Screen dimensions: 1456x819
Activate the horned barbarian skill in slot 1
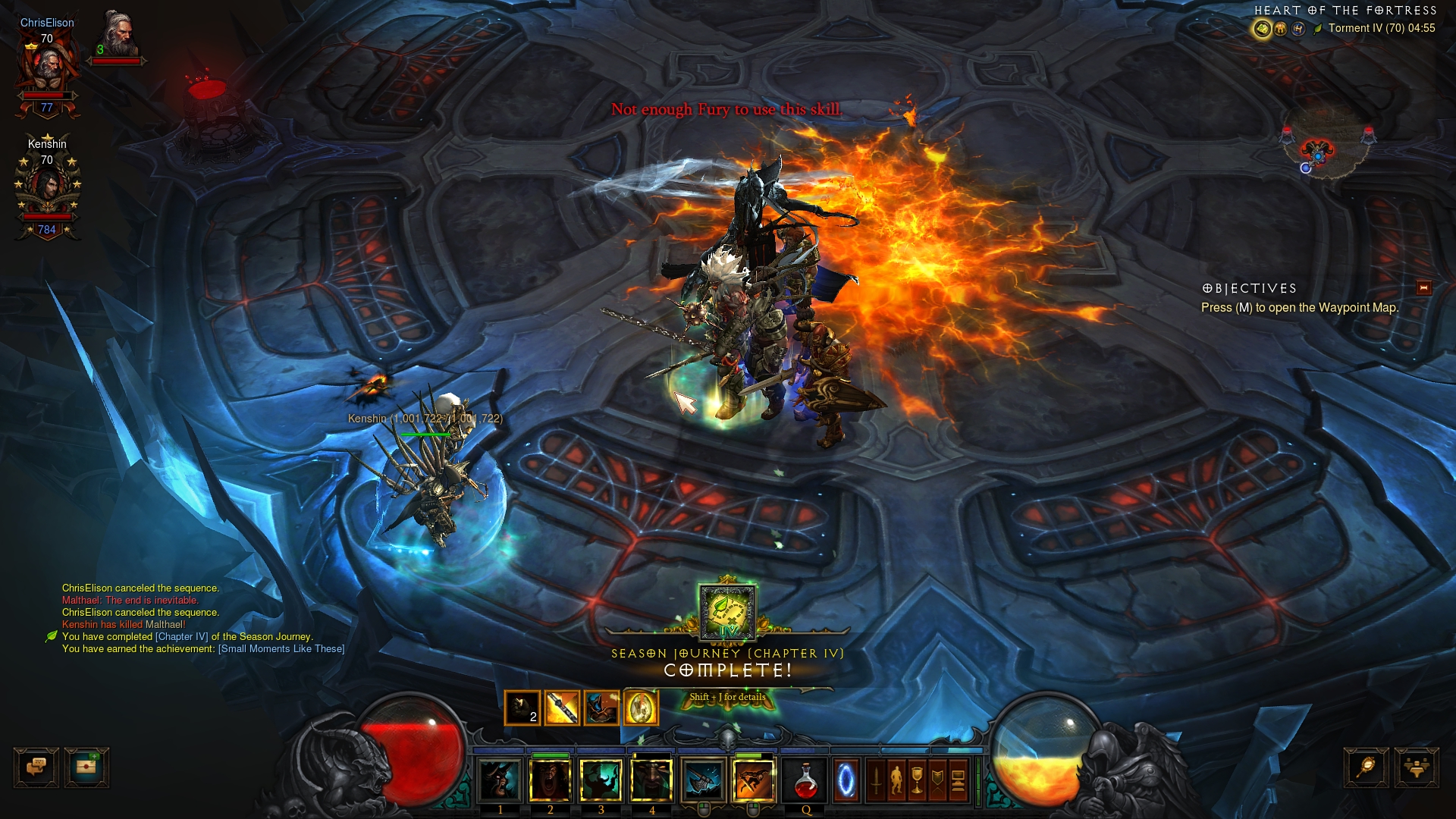500,780
